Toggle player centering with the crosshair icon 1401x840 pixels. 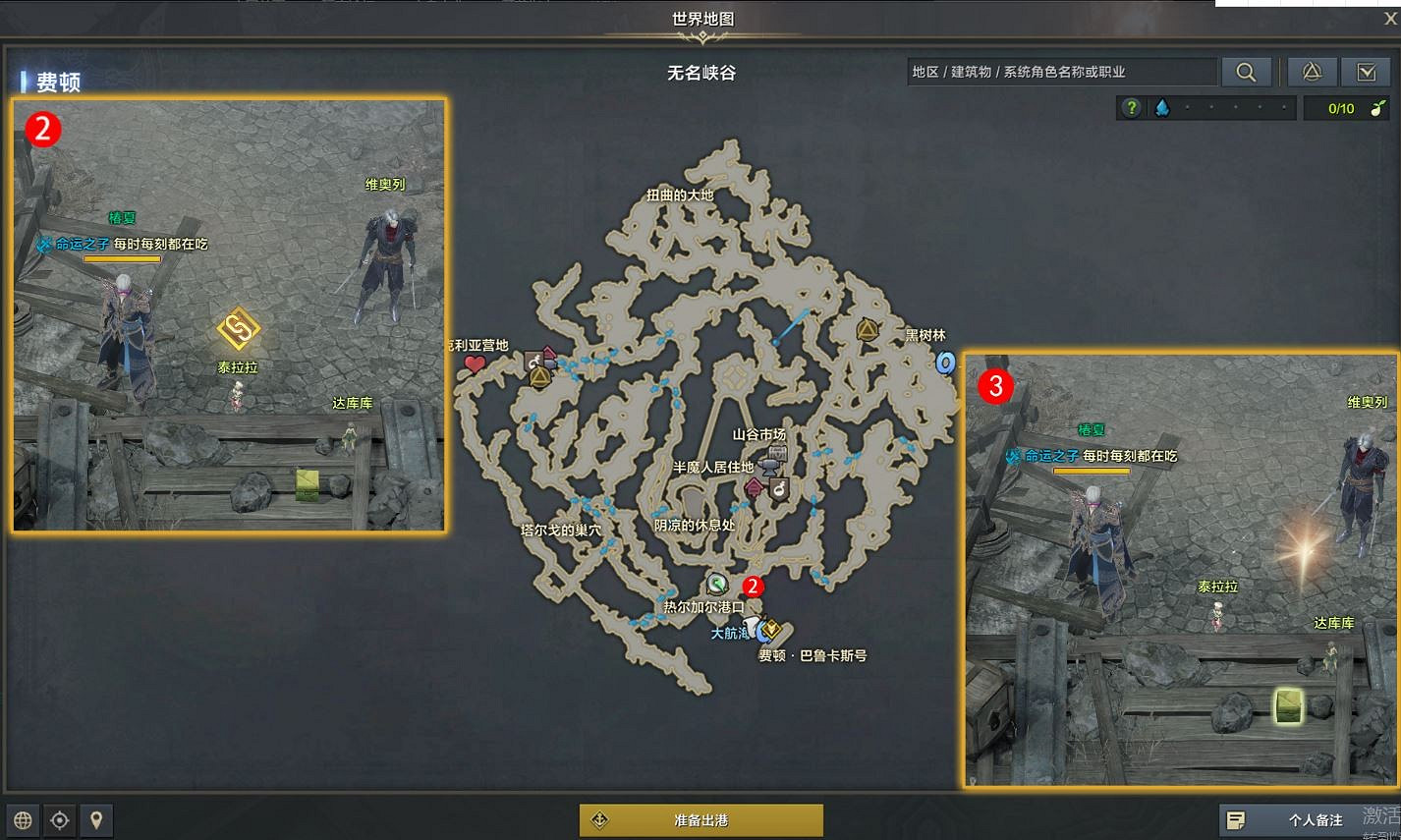coord(59,820)
